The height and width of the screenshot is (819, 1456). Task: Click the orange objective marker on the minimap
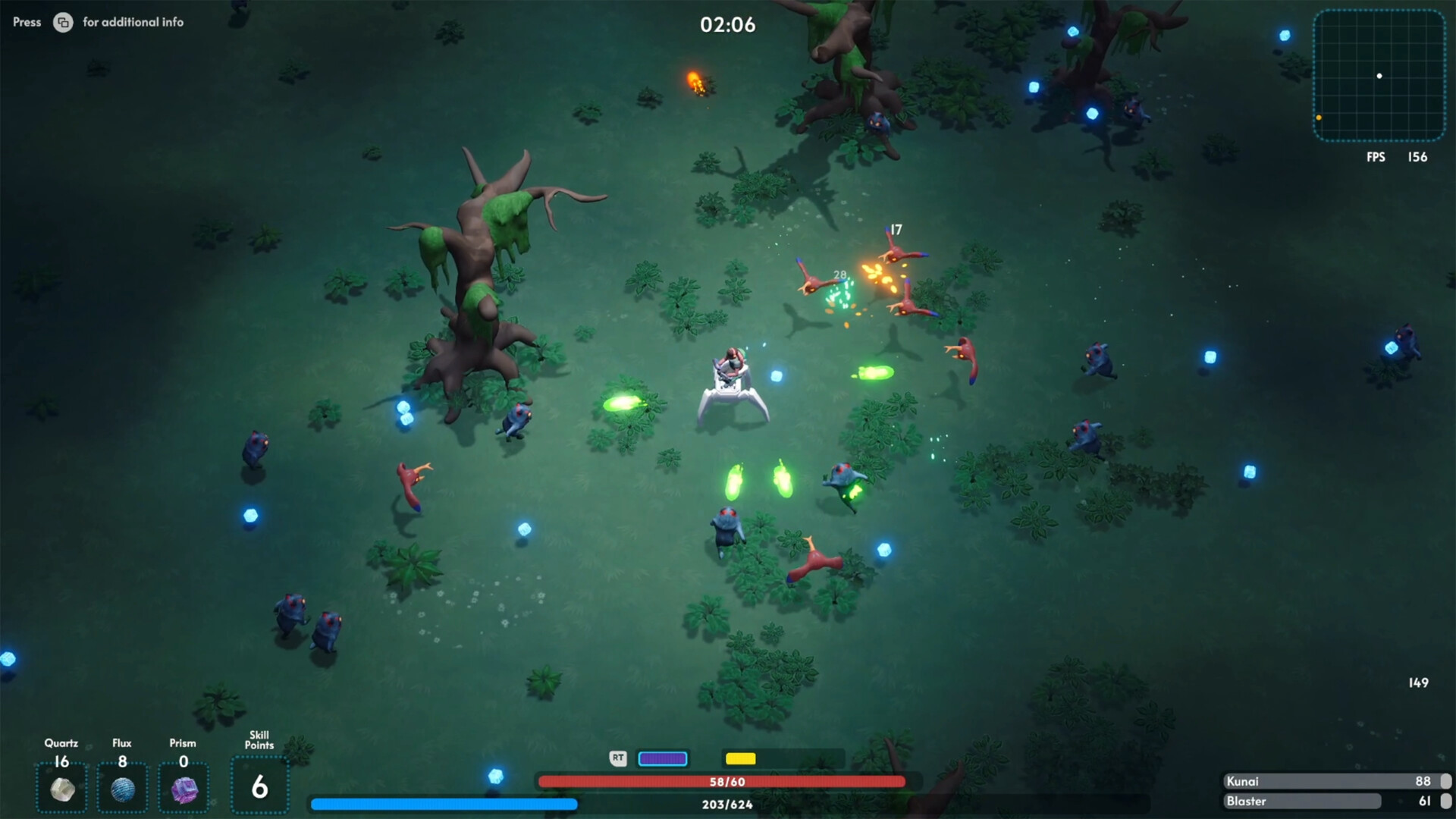(1318, 118)
